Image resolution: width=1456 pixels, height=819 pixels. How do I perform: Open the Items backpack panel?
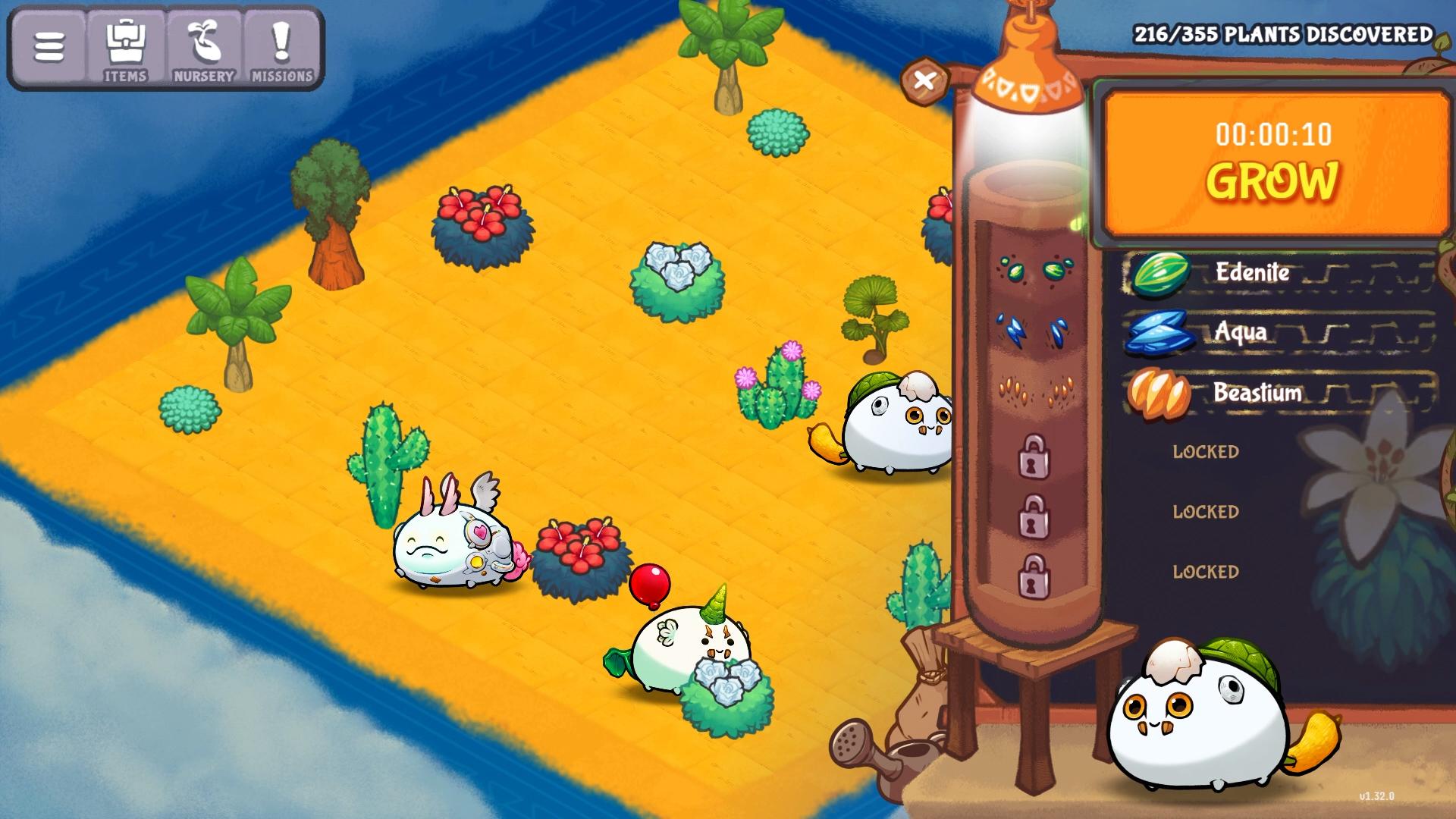126,47
